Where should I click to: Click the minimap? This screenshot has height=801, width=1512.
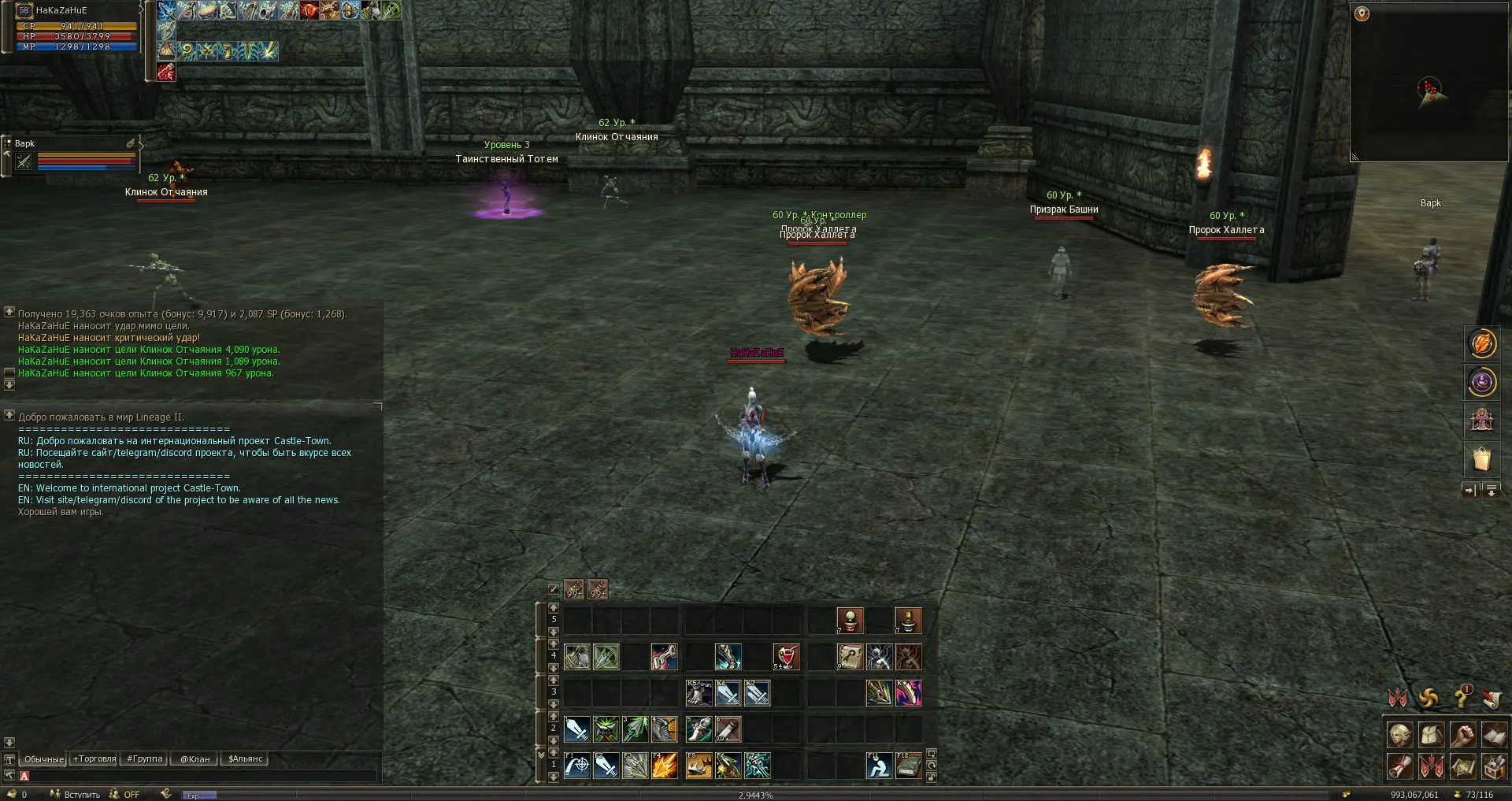point(1429,83)
